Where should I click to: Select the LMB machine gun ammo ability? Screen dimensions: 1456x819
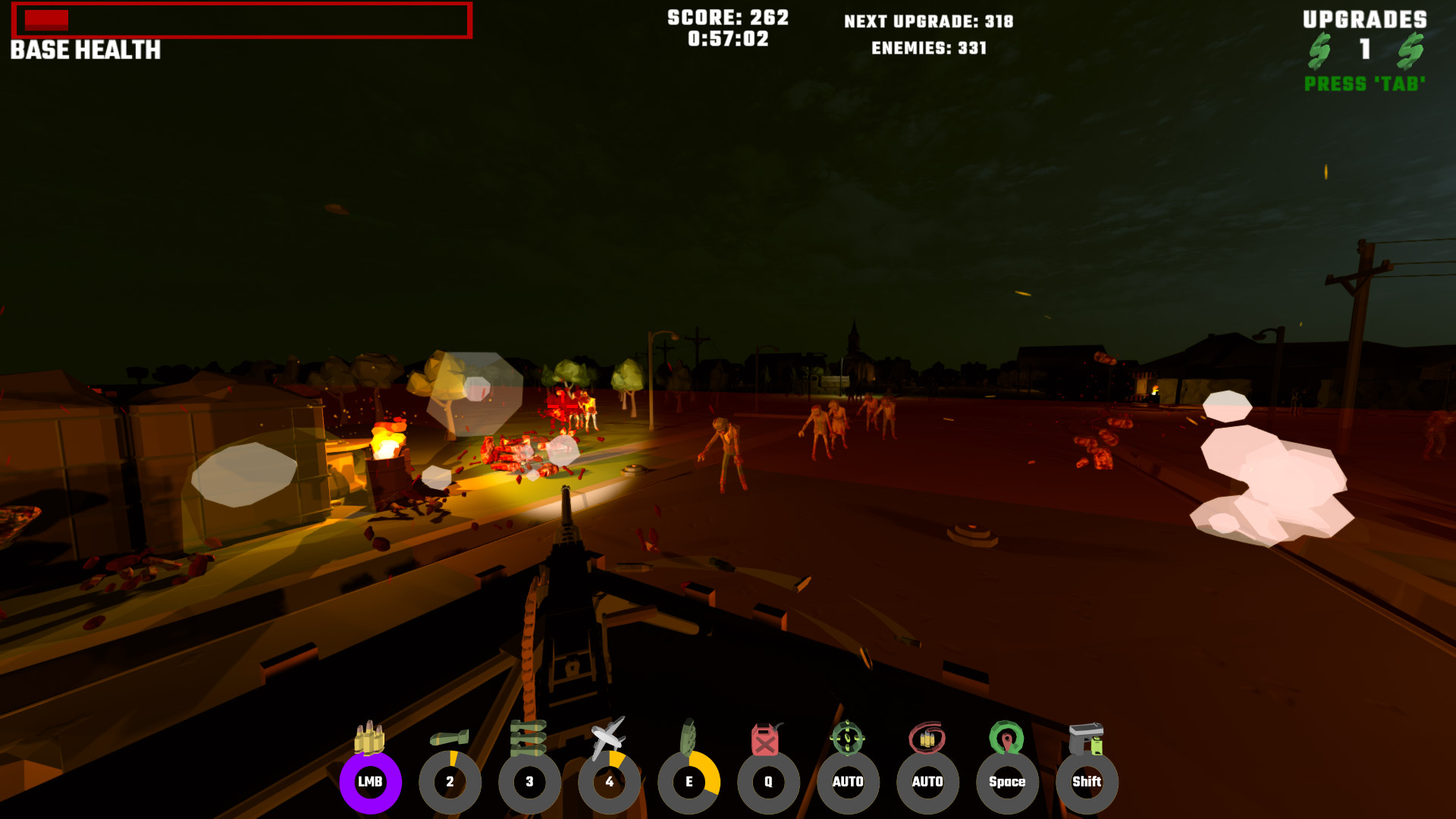point(369,782)
